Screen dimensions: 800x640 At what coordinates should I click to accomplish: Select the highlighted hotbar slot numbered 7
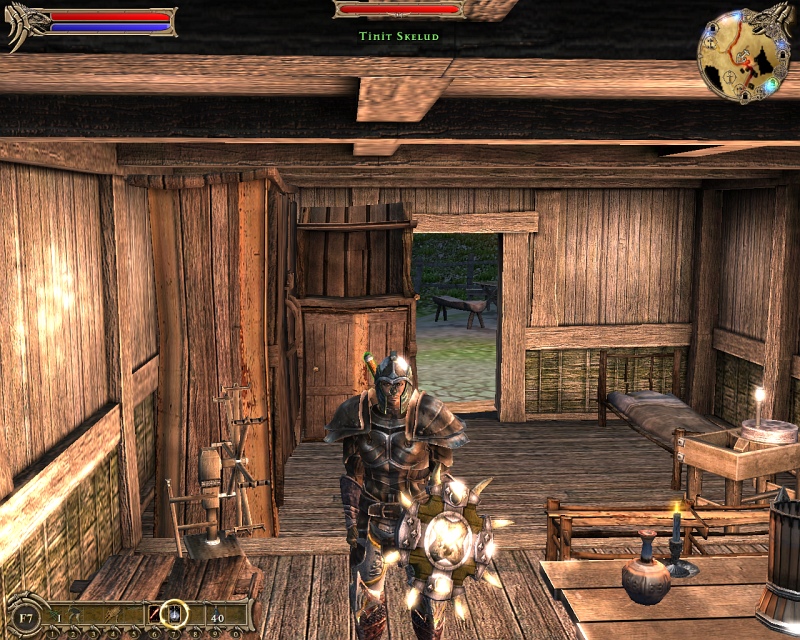pos(174,613)
